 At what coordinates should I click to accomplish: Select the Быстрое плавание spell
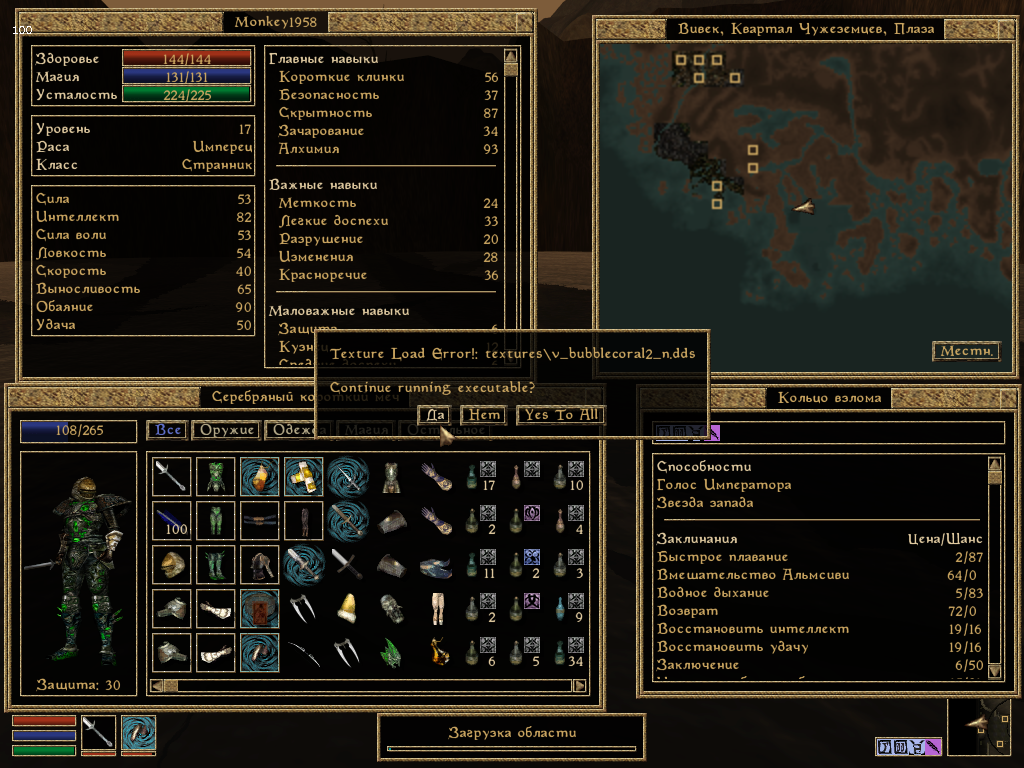(722, 557)
